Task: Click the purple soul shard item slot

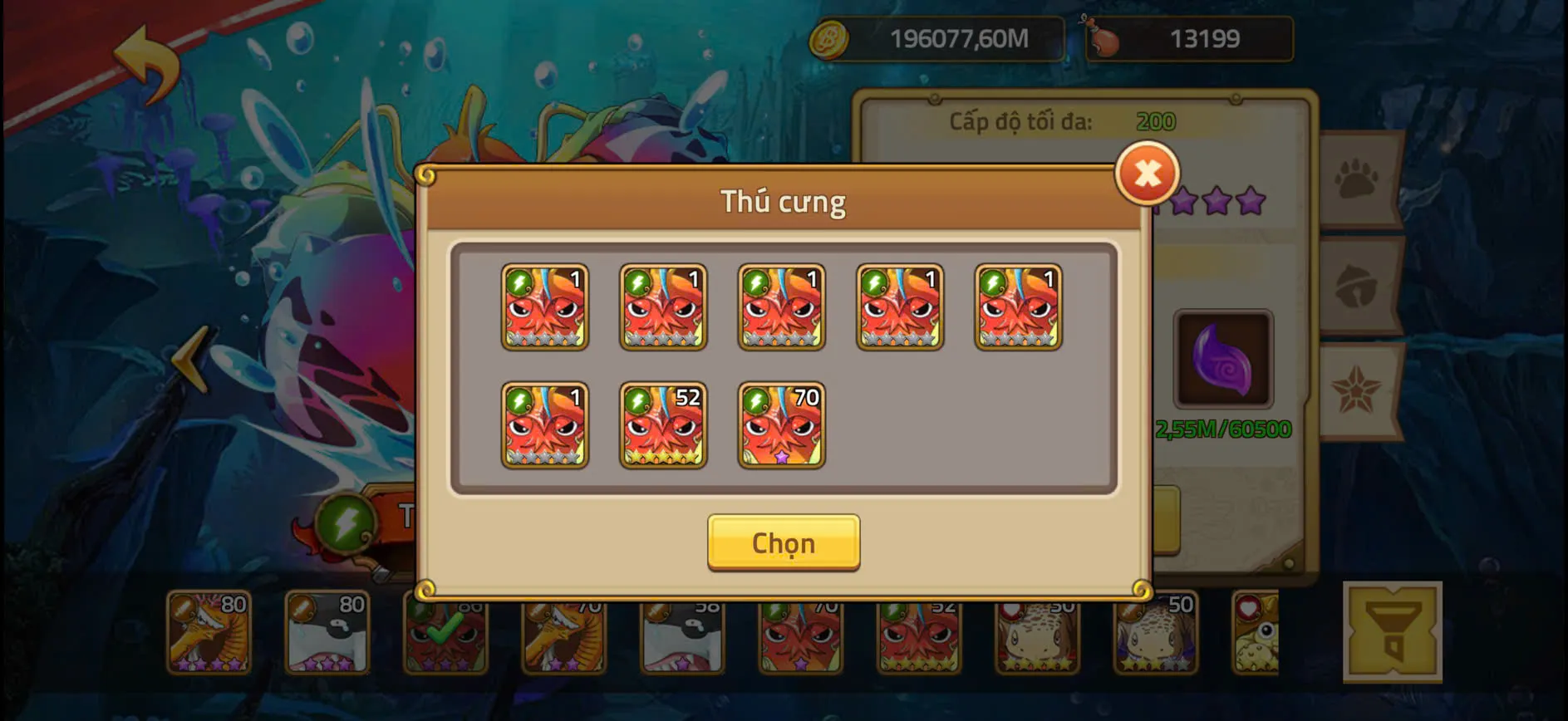Action: pos(1224,359)
